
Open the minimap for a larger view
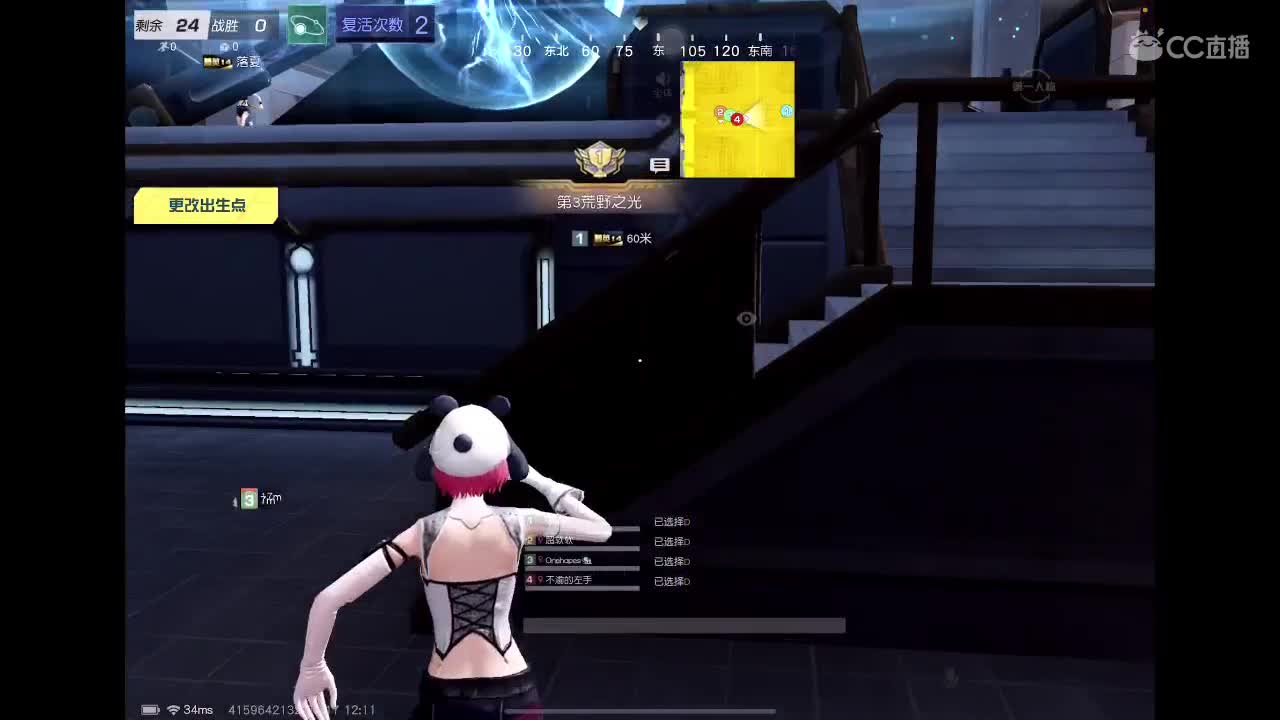tap(737, 119)
